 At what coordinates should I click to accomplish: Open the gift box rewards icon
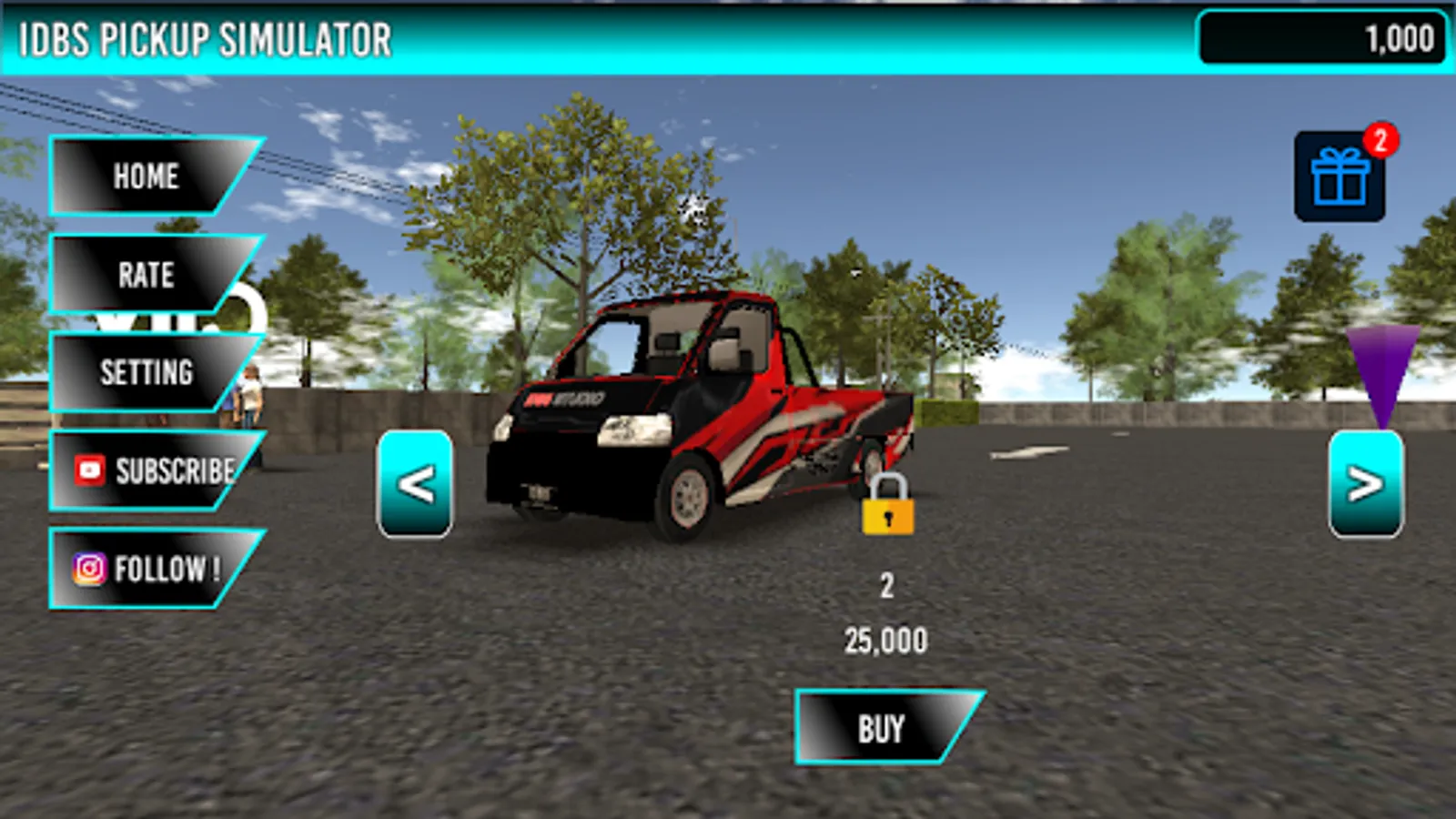tap(1340, 177)
